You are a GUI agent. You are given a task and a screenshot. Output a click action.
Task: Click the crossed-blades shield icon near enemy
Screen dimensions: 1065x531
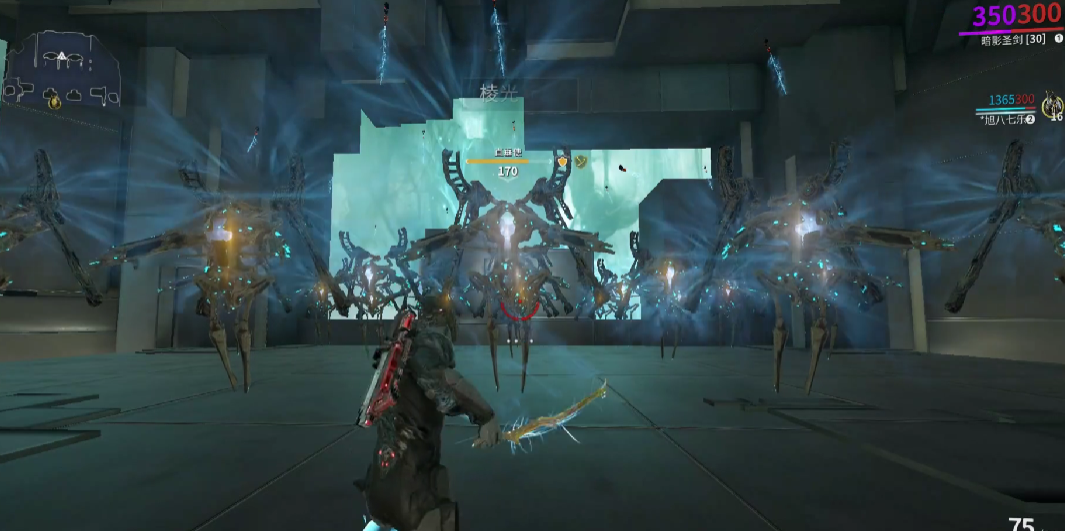pos(580,159)
